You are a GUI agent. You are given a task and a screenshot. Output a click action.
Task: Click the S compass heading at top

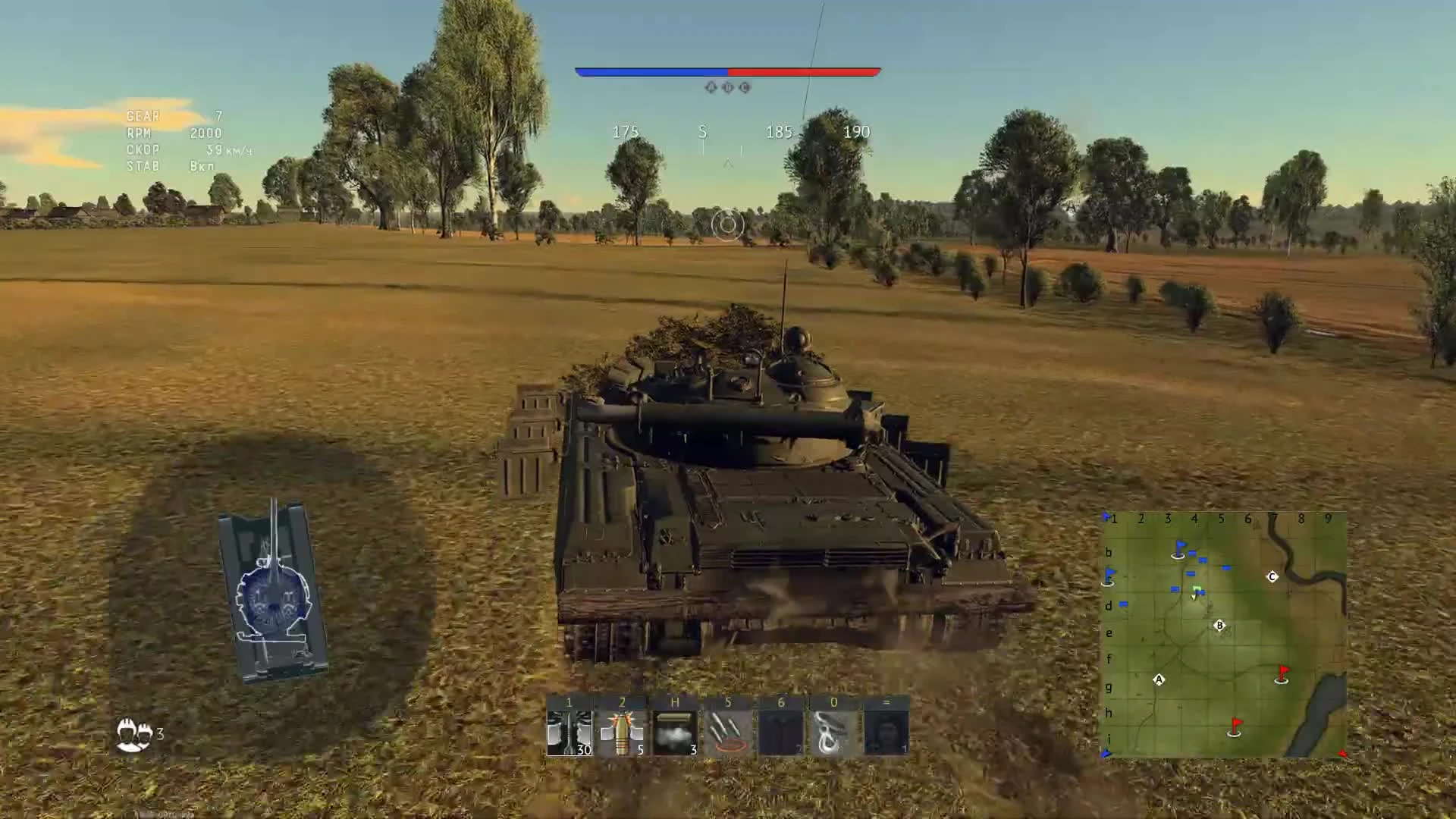click(x=701, y=132)
